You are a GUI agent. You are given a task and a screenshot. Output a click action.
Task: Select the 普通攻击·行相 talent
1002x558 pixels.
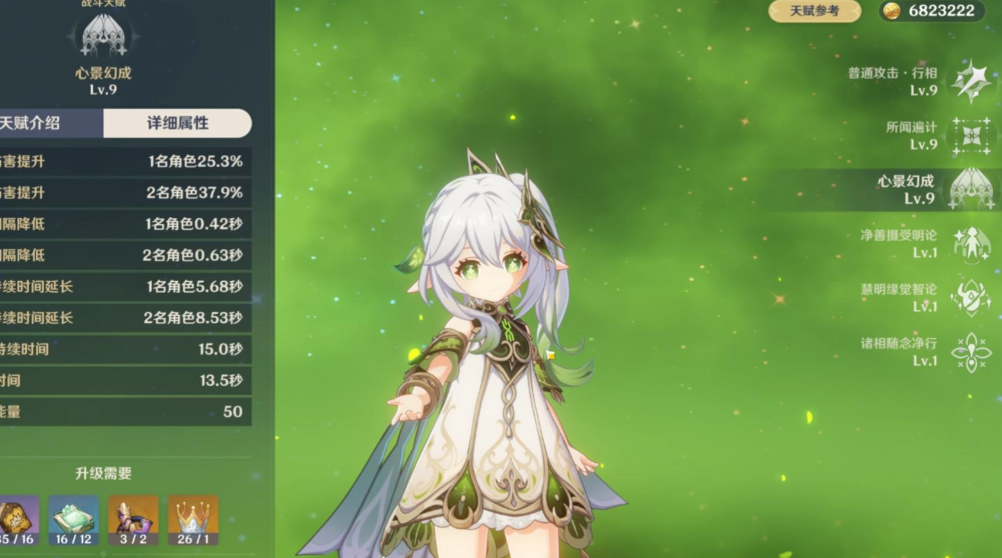click(x=969, y=81)
